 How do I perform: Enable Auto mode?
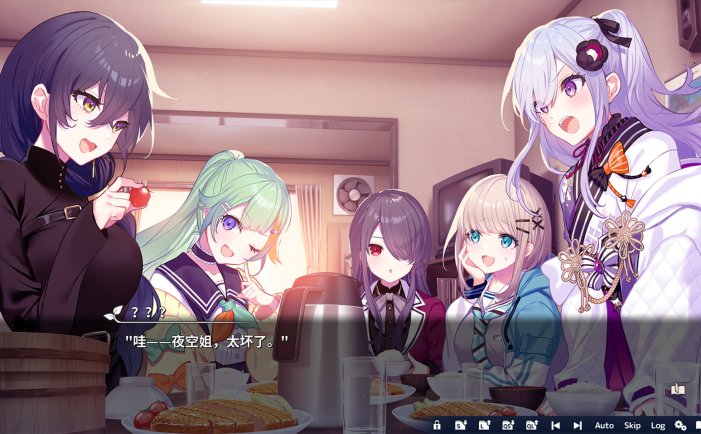click(x=604, y=426)
